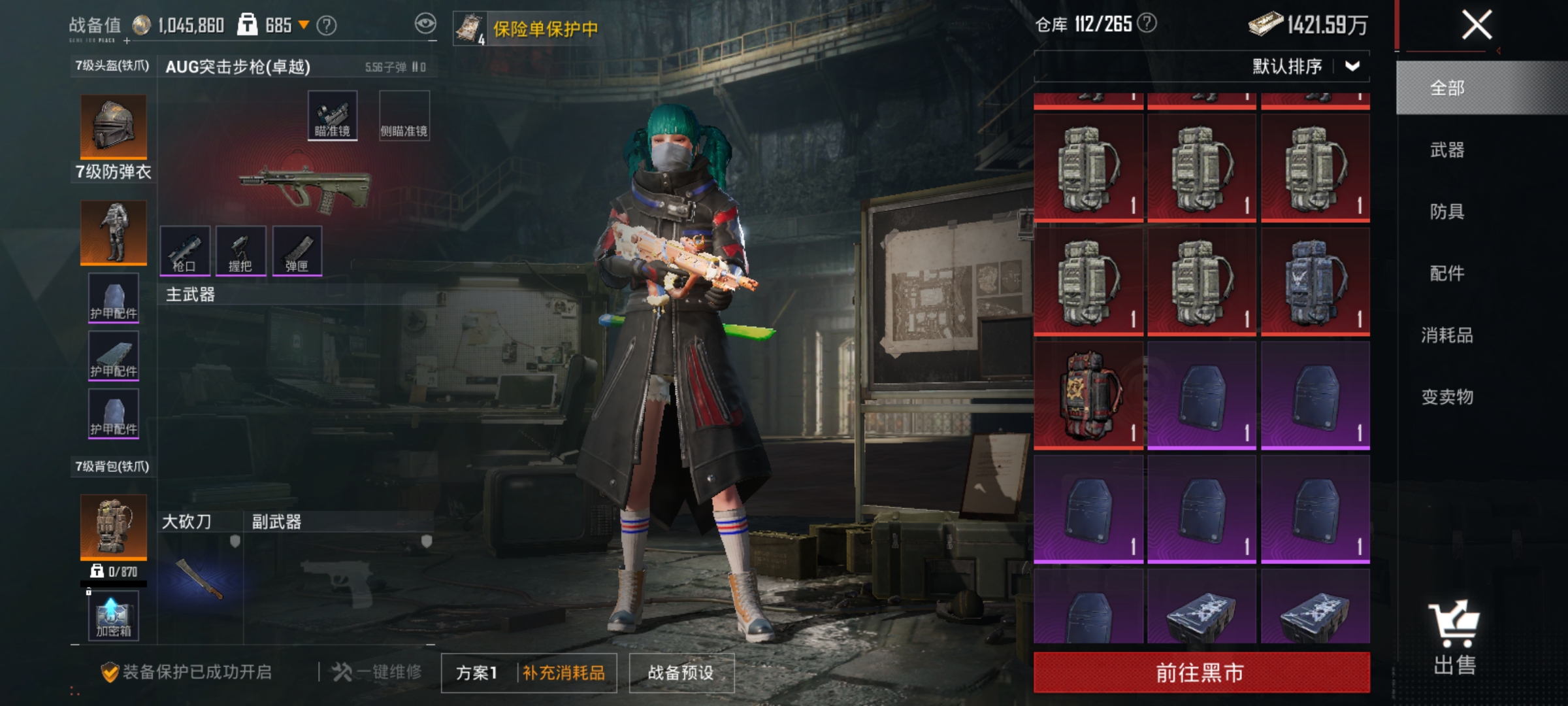Select the 握把 grip attachment slot
Viewport: 1568px width, 706px height.
click(242, 252)
